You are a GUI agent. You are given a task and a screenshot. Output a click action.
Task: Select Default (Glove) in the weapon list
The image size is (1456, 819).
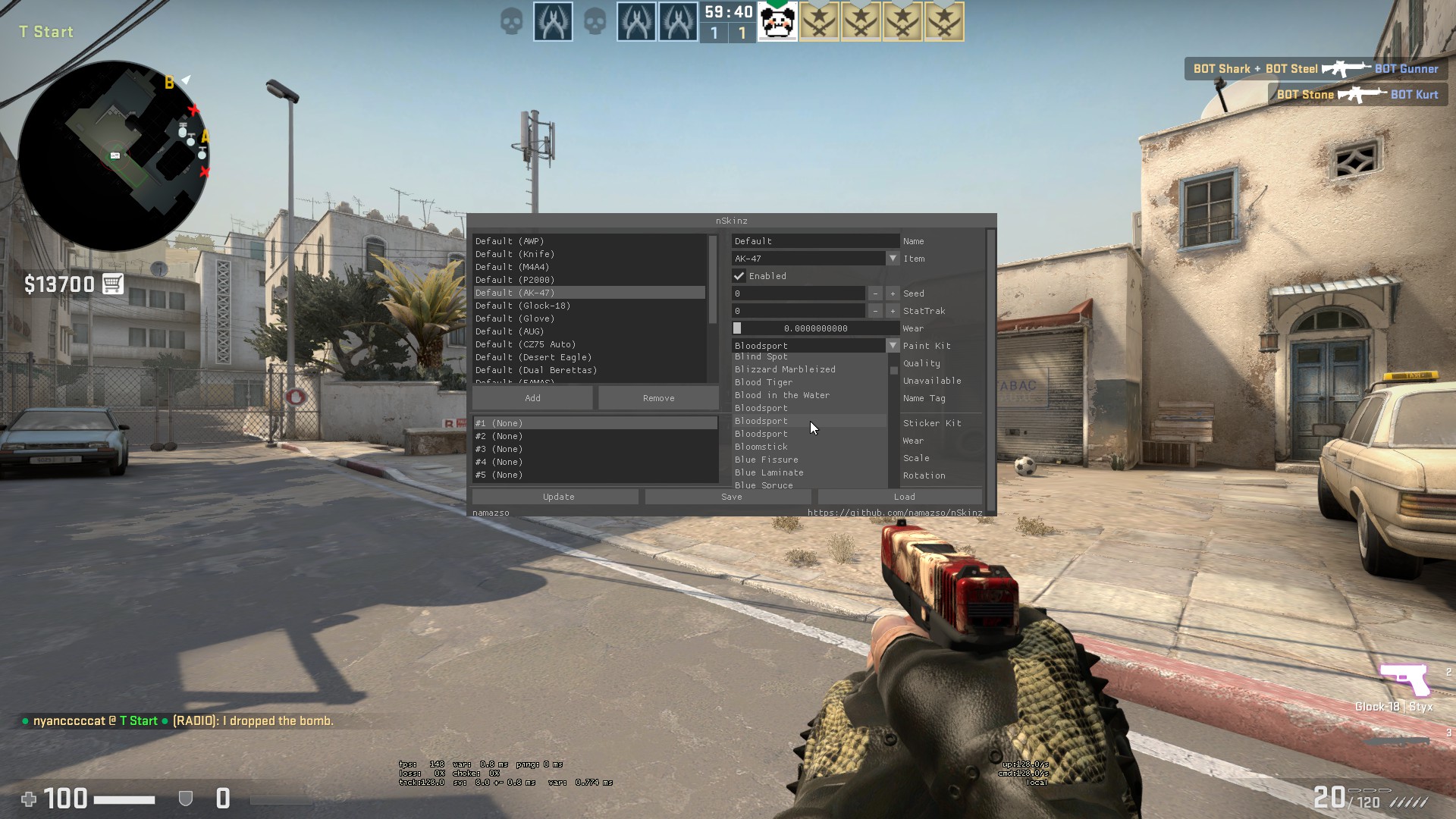click(514, 318)
